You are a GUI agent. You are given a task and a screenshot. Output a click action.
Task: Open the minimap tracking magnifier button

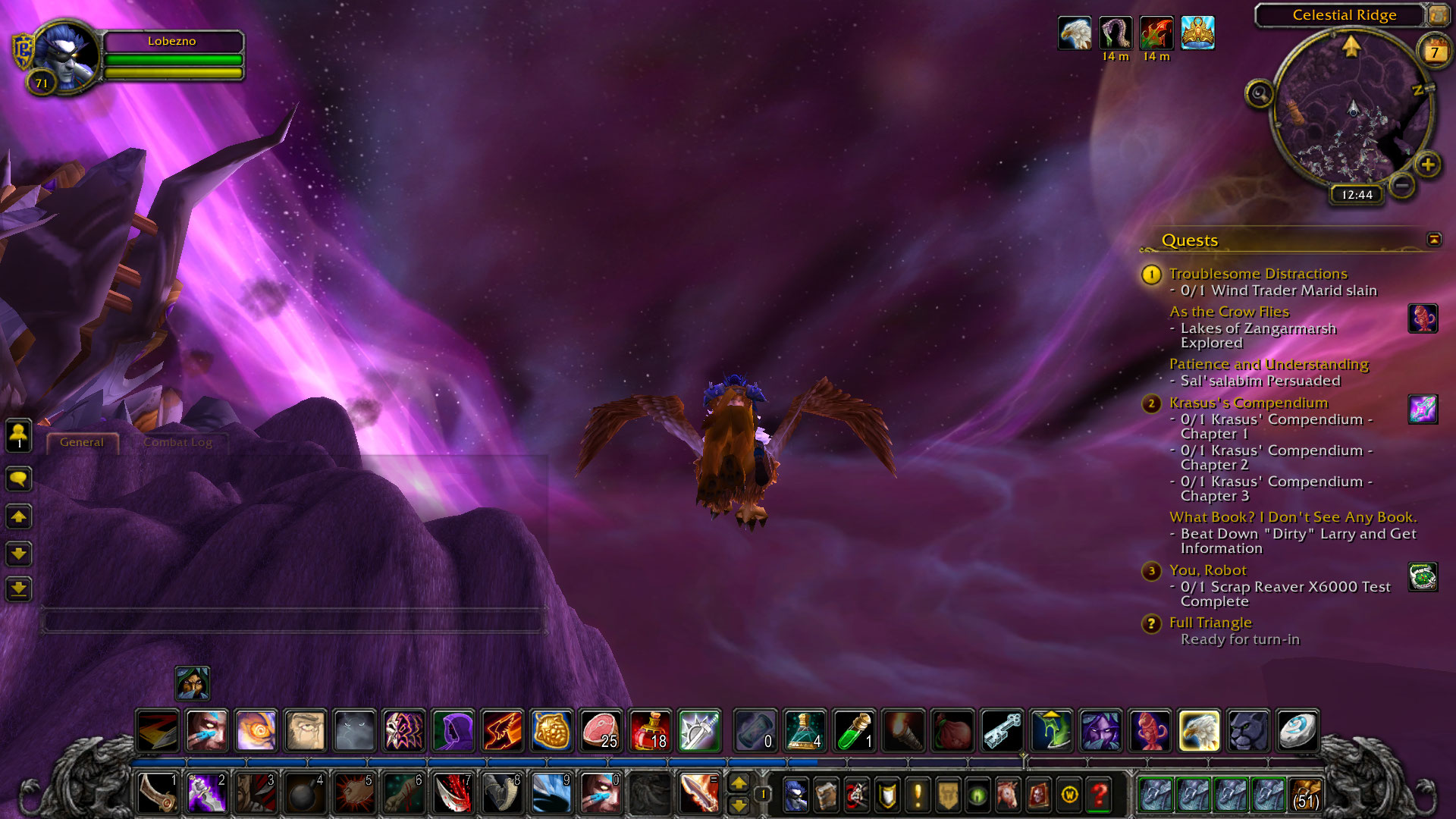click(1260, 94)
